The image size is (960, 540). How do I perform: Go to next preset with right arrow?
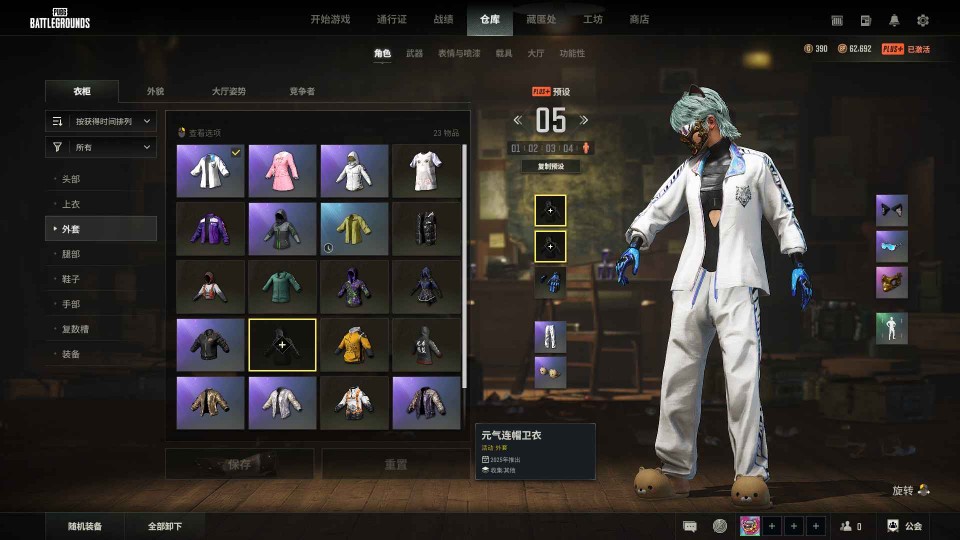click(x=584, y=120)
